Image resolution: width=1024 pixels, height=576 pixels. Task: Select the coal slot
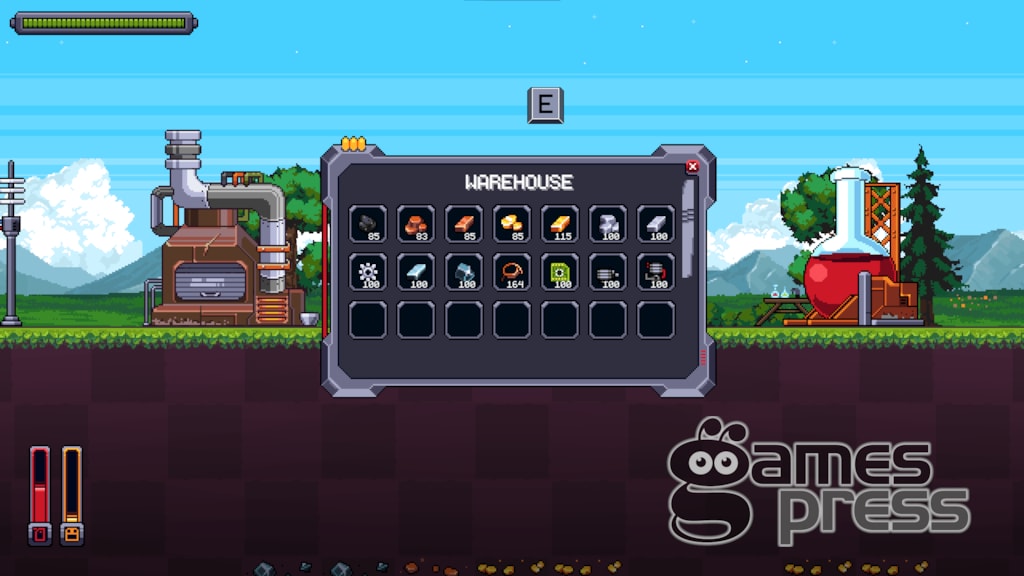[368, 224]
